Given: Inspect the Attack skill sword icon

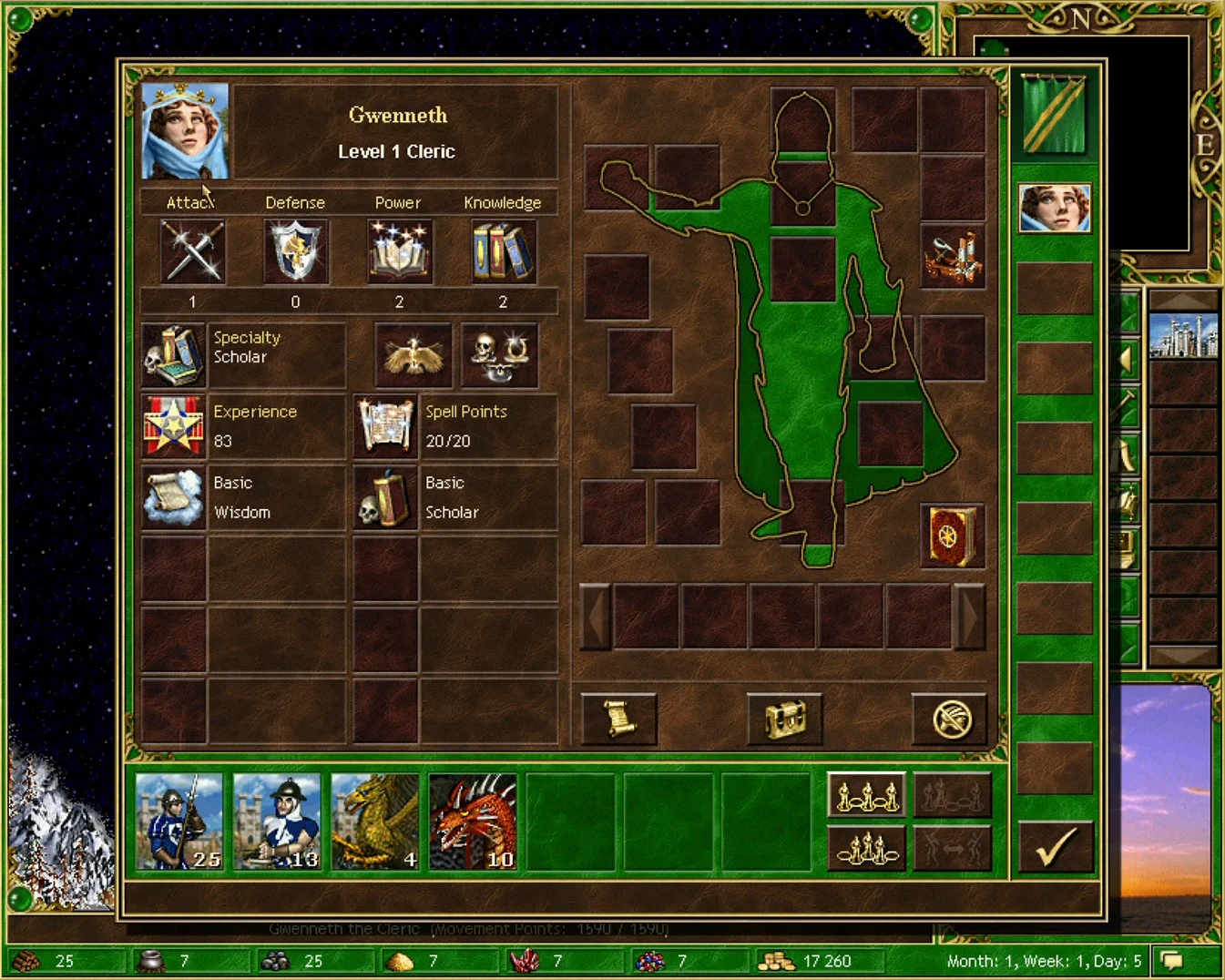Looking at the screenshot, I should tap(191, 250).
